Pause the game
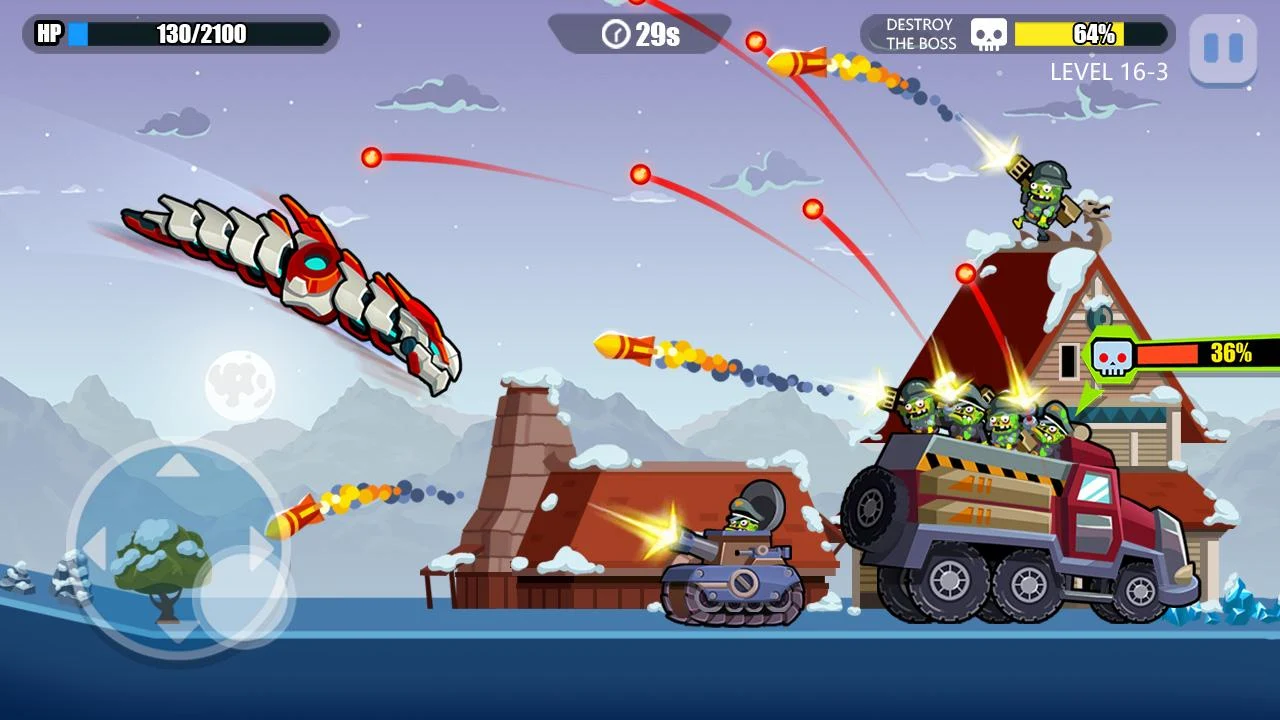The height and width of the screenshot is (720, 1280). tap(1222, 48)
